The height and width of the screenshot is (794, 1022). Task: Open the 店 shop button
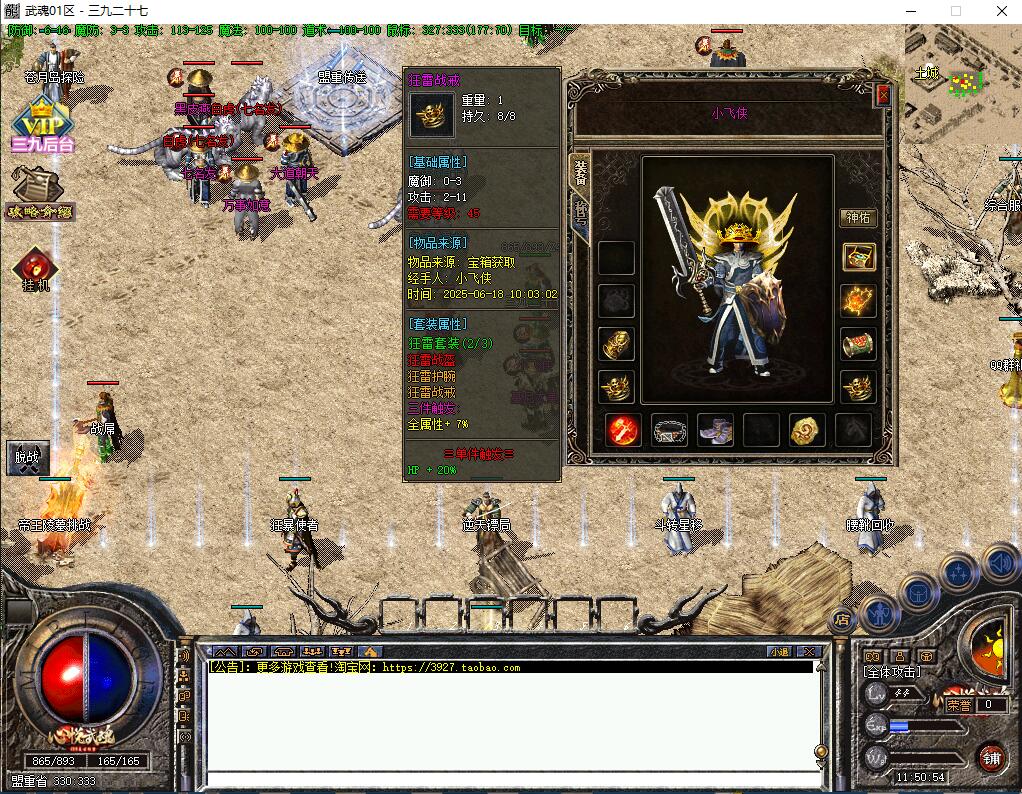[842, 620]
